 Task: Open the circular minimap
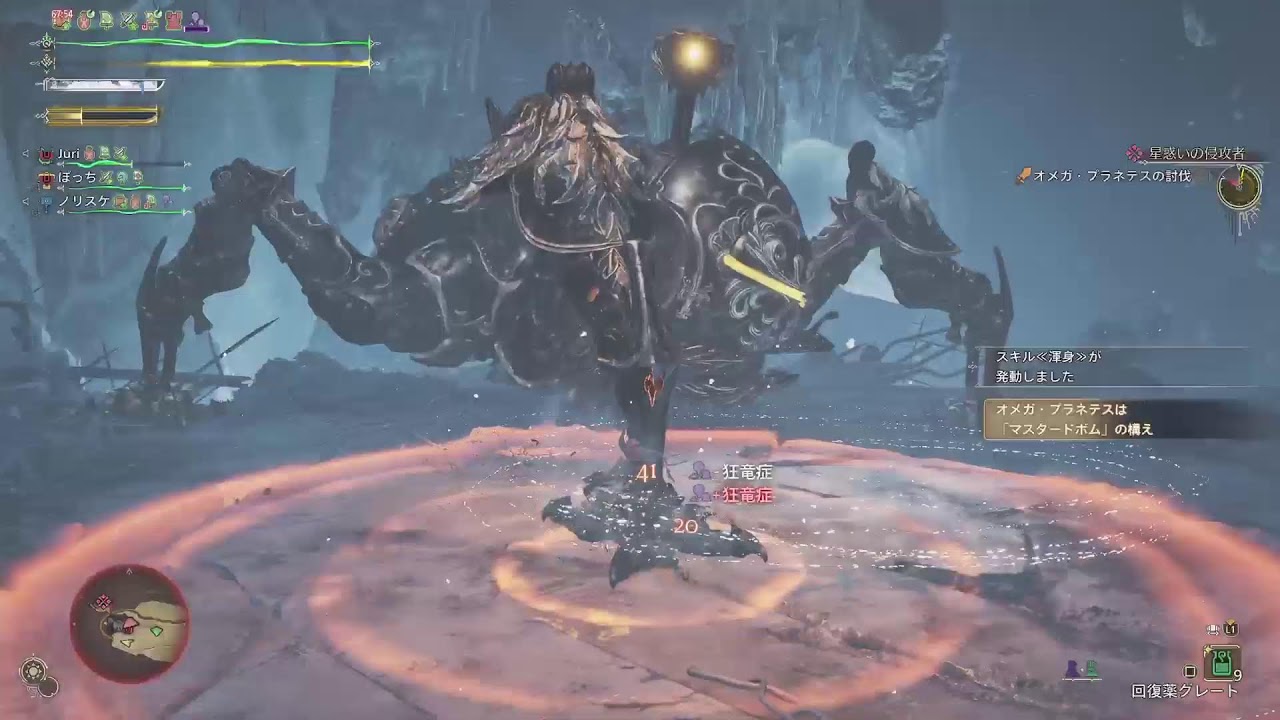pos(128,623)
